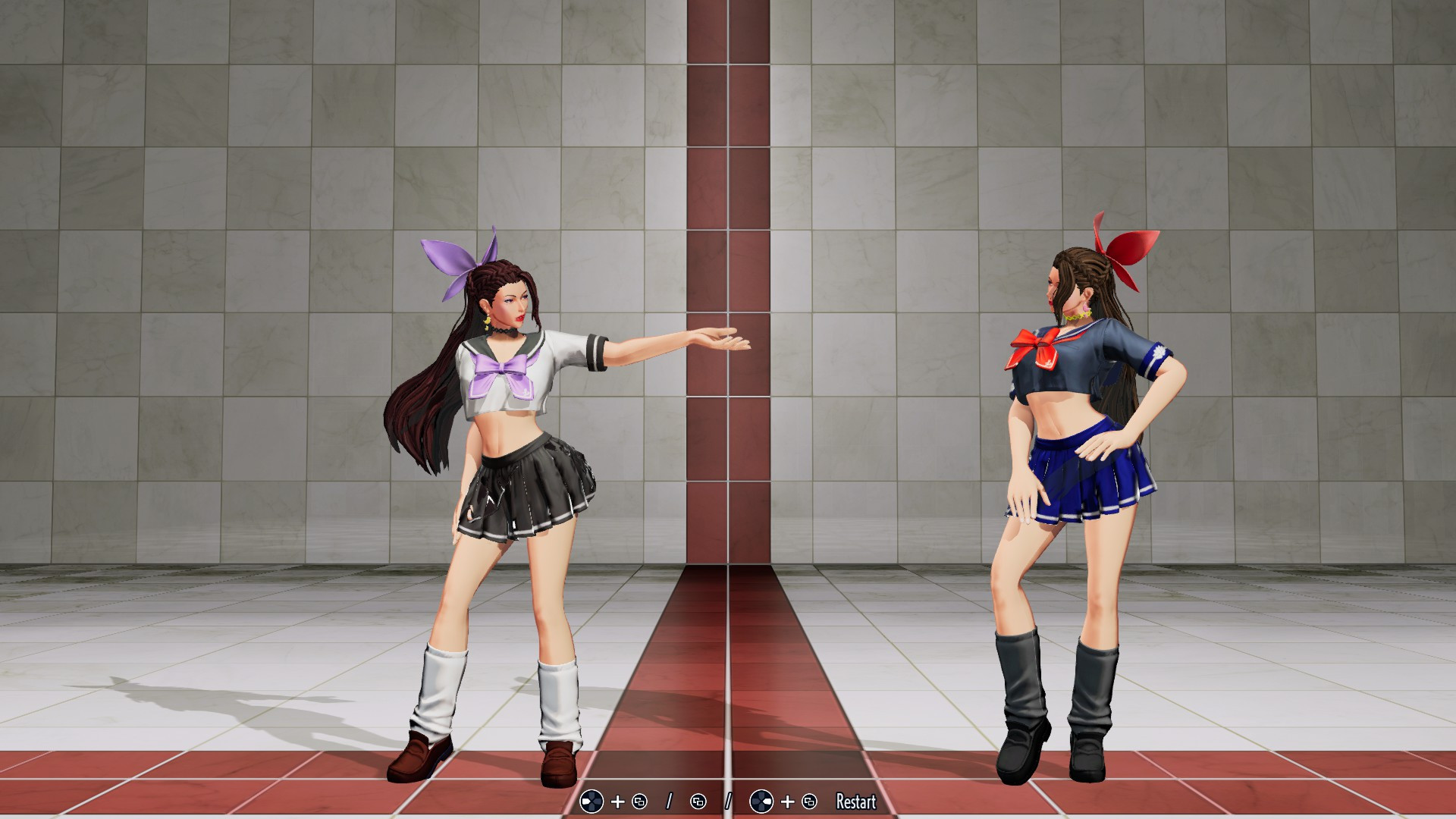Viewport: 1456px width, 819px height.
Task: Click the plus symbol beside the left d-pad icon
Action: (x=617, y=802)
